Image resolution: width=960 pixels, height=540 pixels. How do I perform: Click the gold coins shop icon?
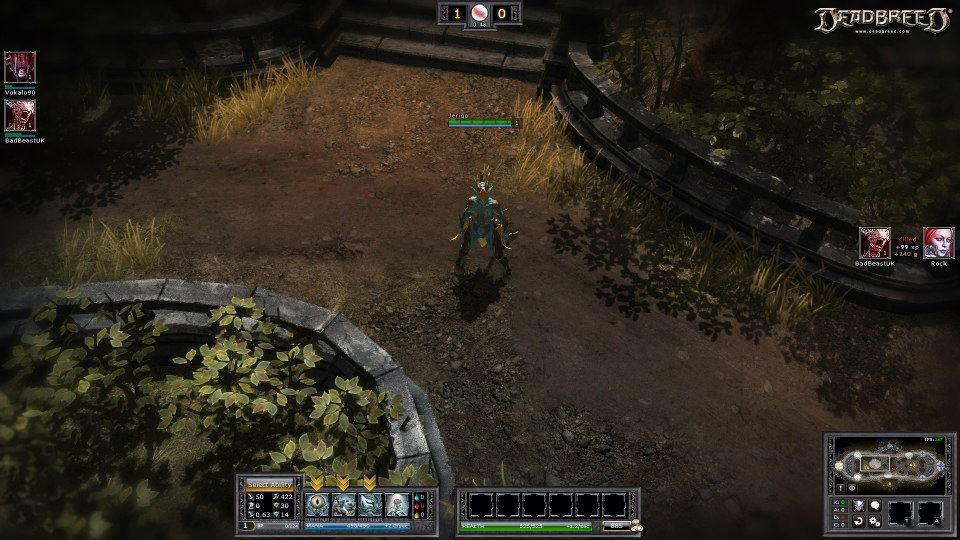point(636,525)
